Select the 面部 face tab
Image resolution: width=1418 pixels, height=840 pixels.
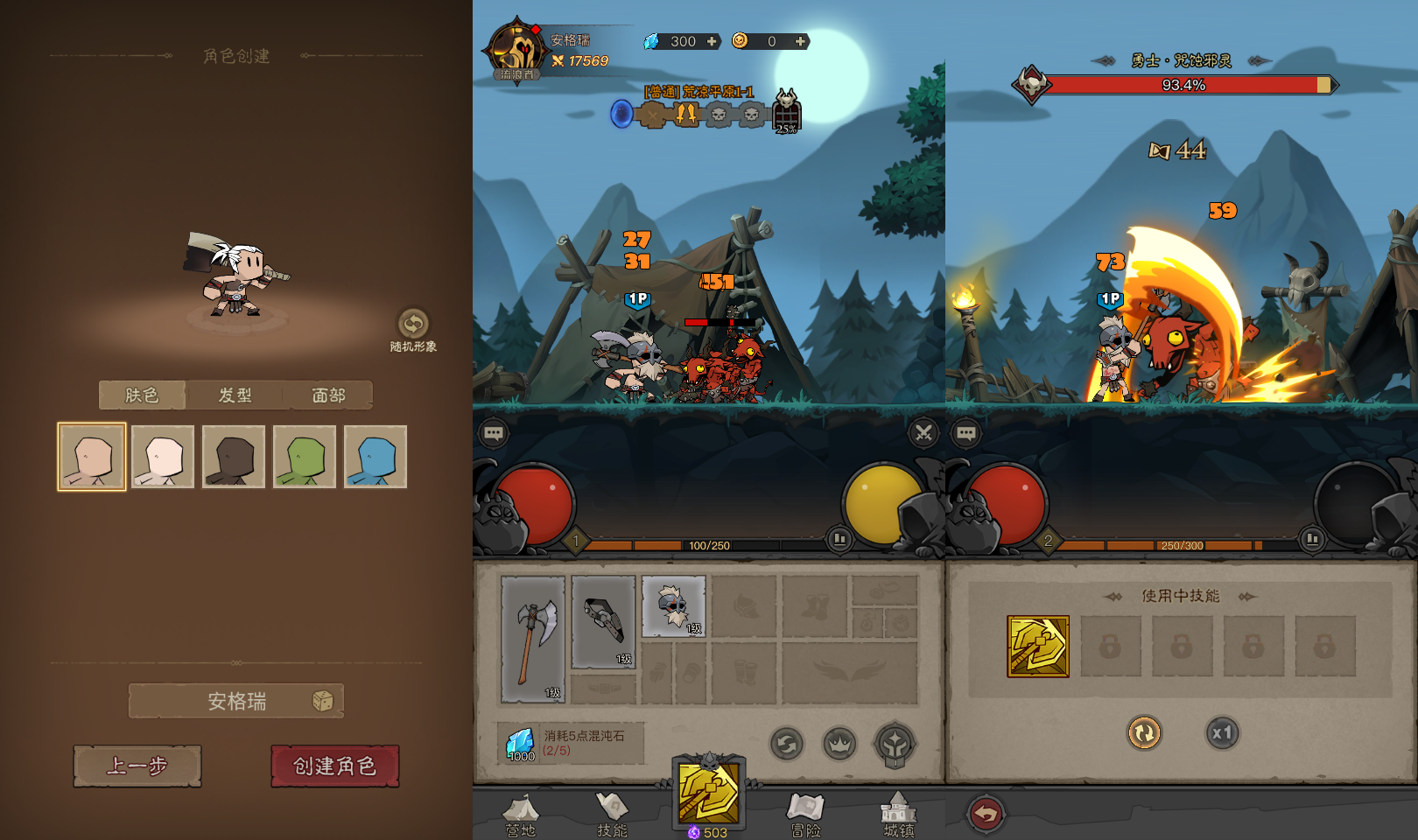[328, 395]
